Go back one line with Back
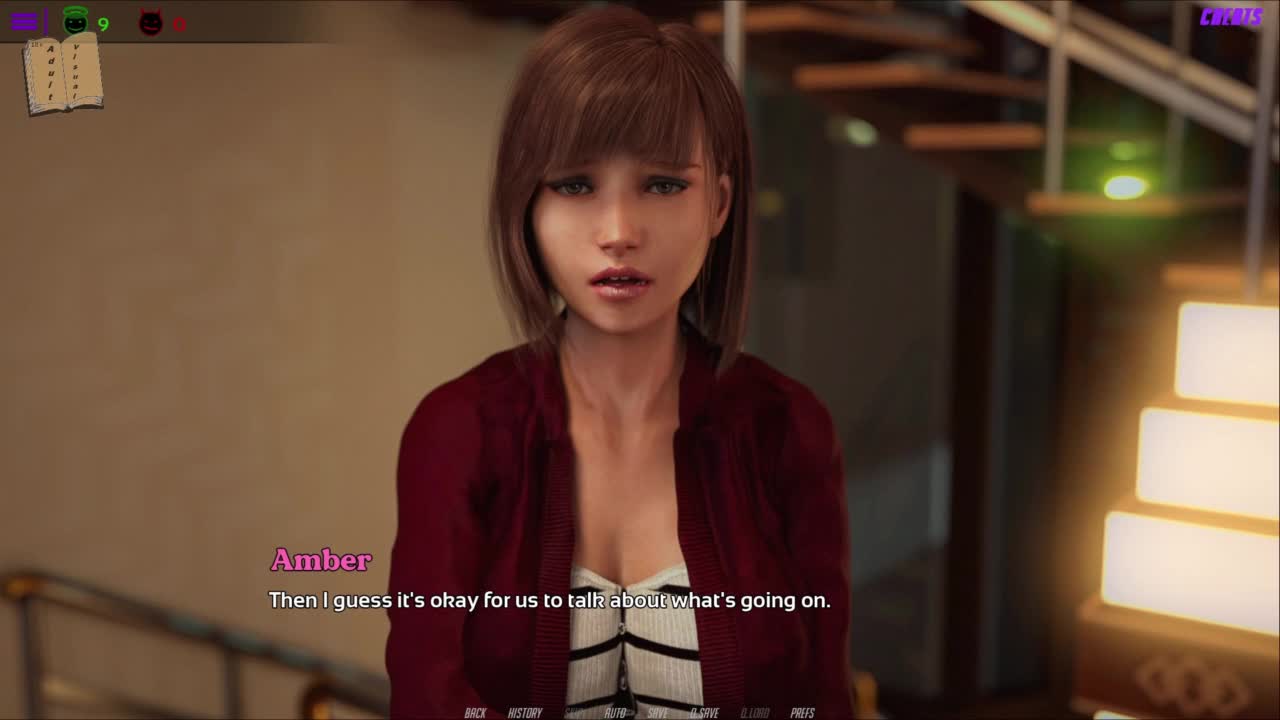This screenshot has width=1280, height=720. (x=475, y=712)
